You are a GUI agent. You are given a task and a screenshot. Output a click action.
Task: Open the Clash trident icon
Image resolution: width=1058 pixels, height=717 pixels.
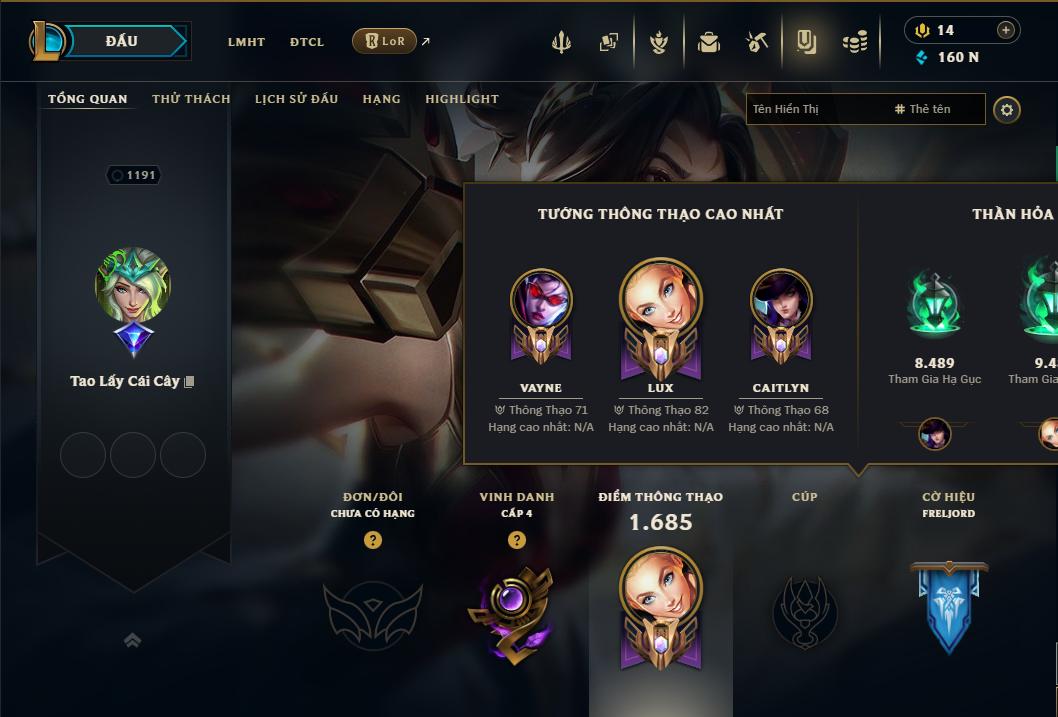561,42
